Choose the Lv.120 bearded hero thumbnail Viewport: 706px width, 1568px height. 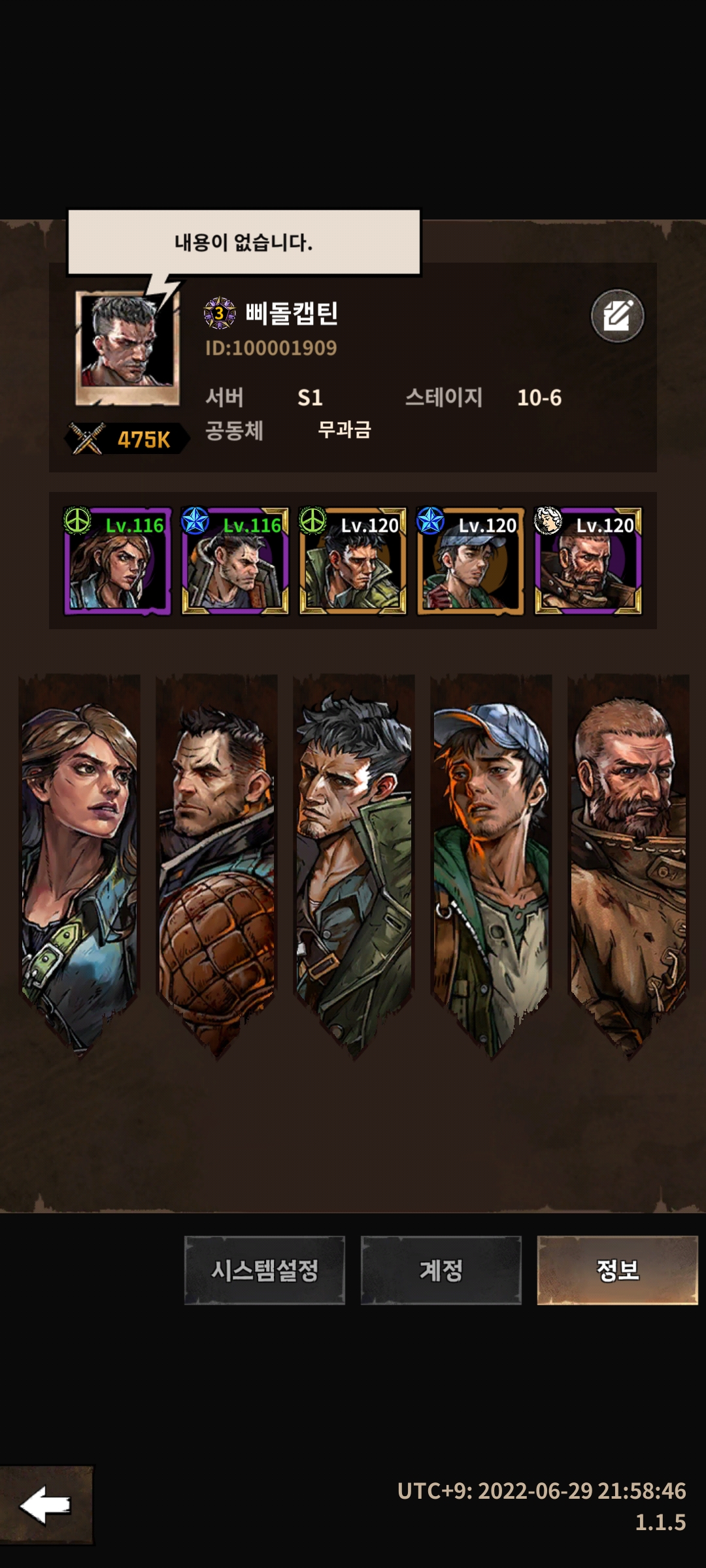[588, 562]
